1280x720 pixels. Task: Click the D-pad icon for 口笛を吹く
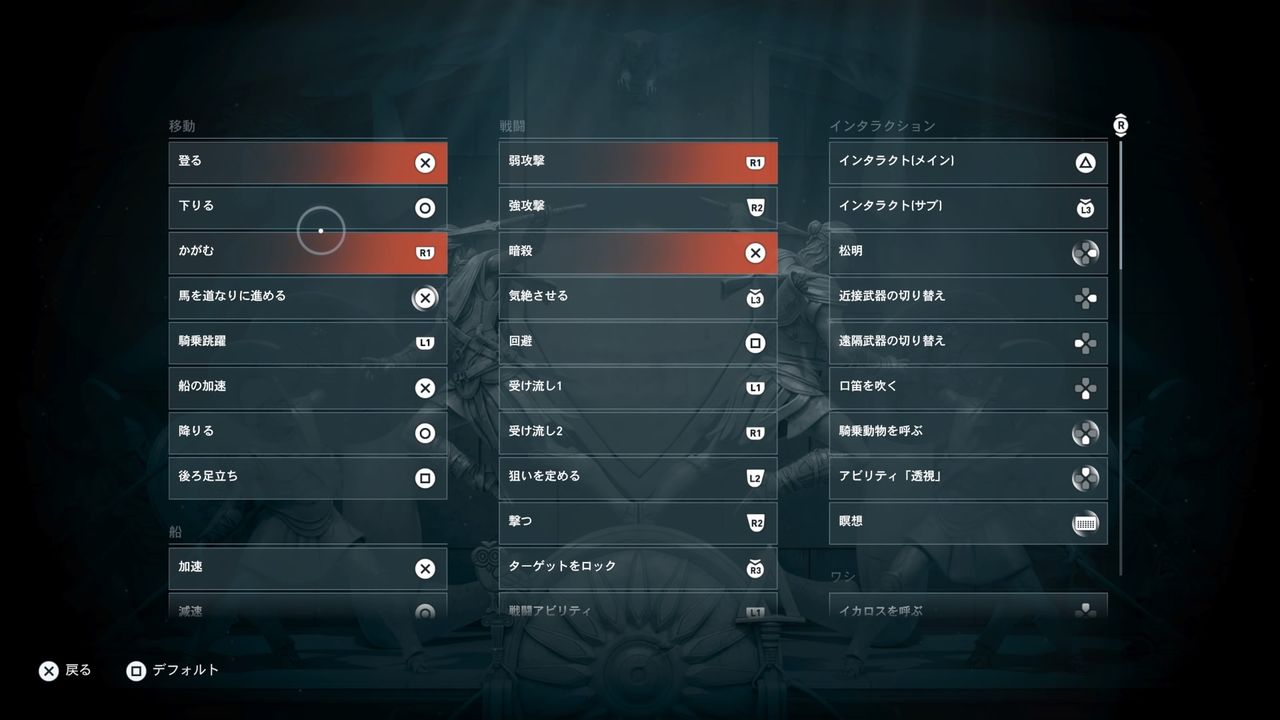point(1086,386)
